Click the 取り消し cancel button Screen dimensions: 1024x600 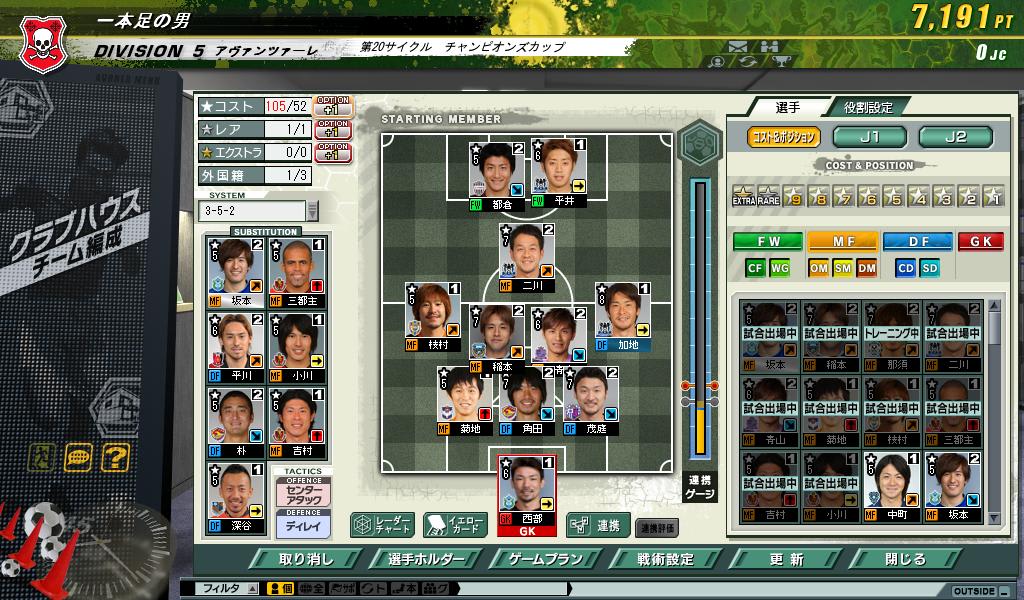(x=307, y=559)
